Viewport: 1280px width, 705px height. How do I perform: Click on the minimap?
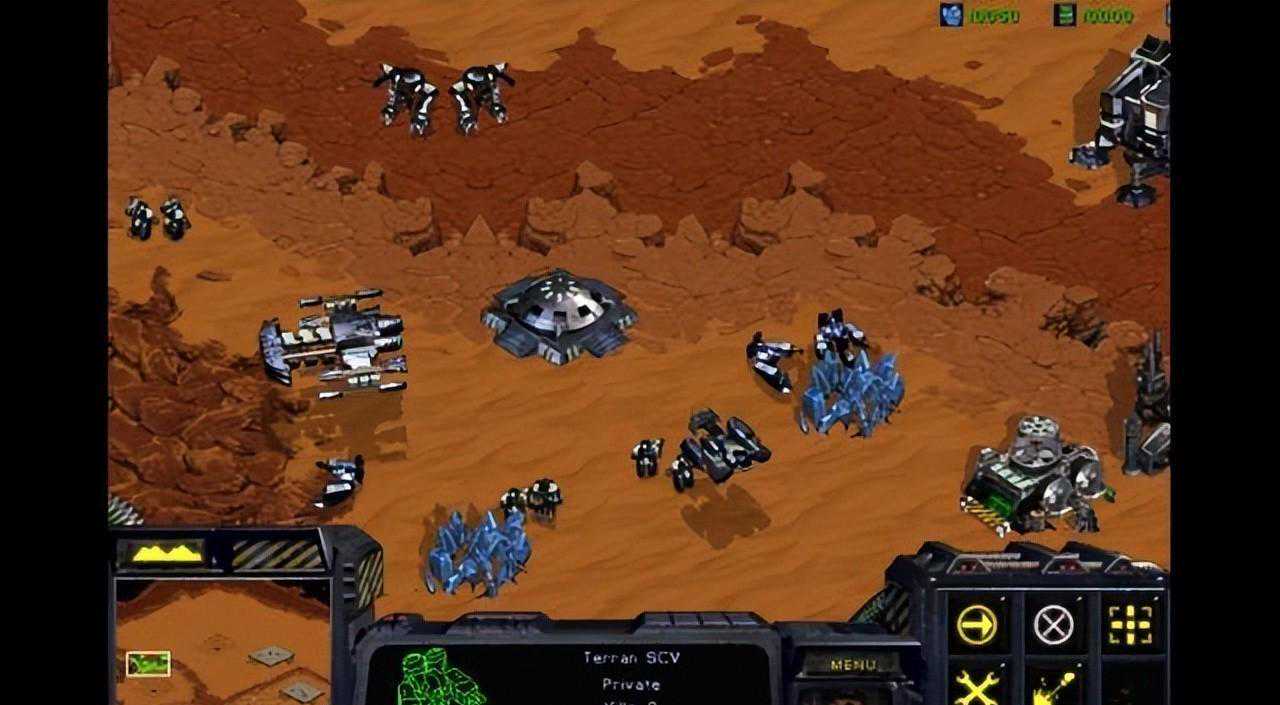point(222,644)
